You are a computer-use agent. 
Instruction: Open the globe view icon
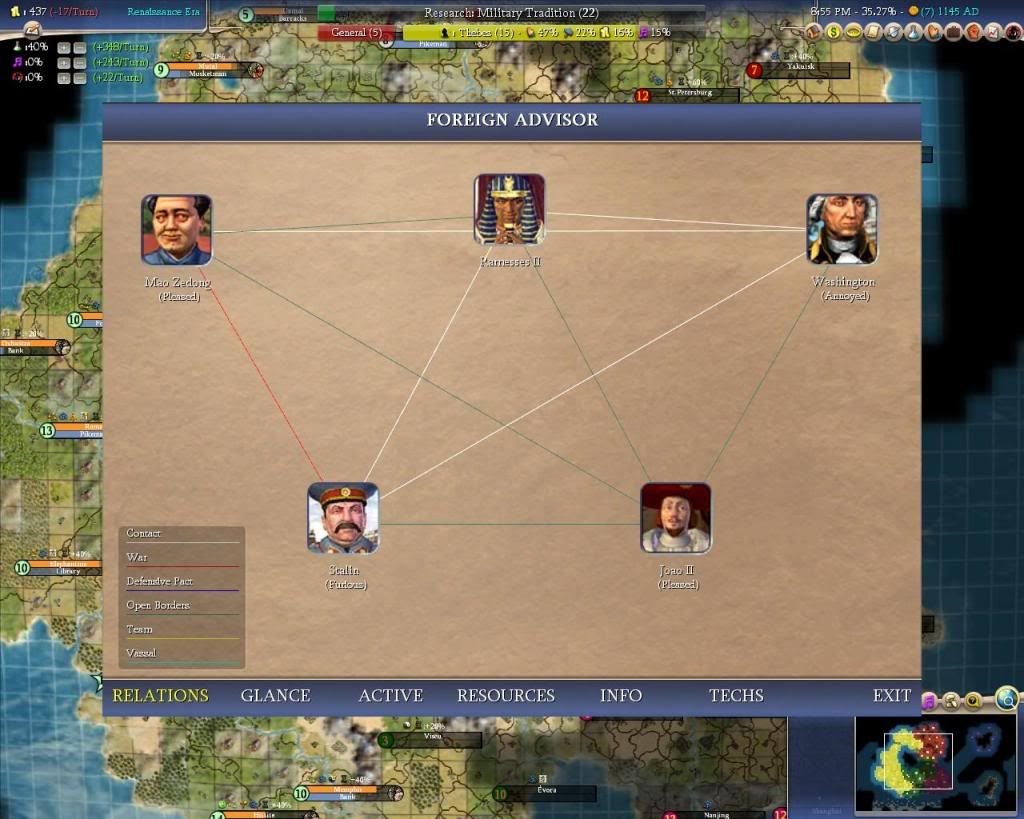[x=1007, y=698]
